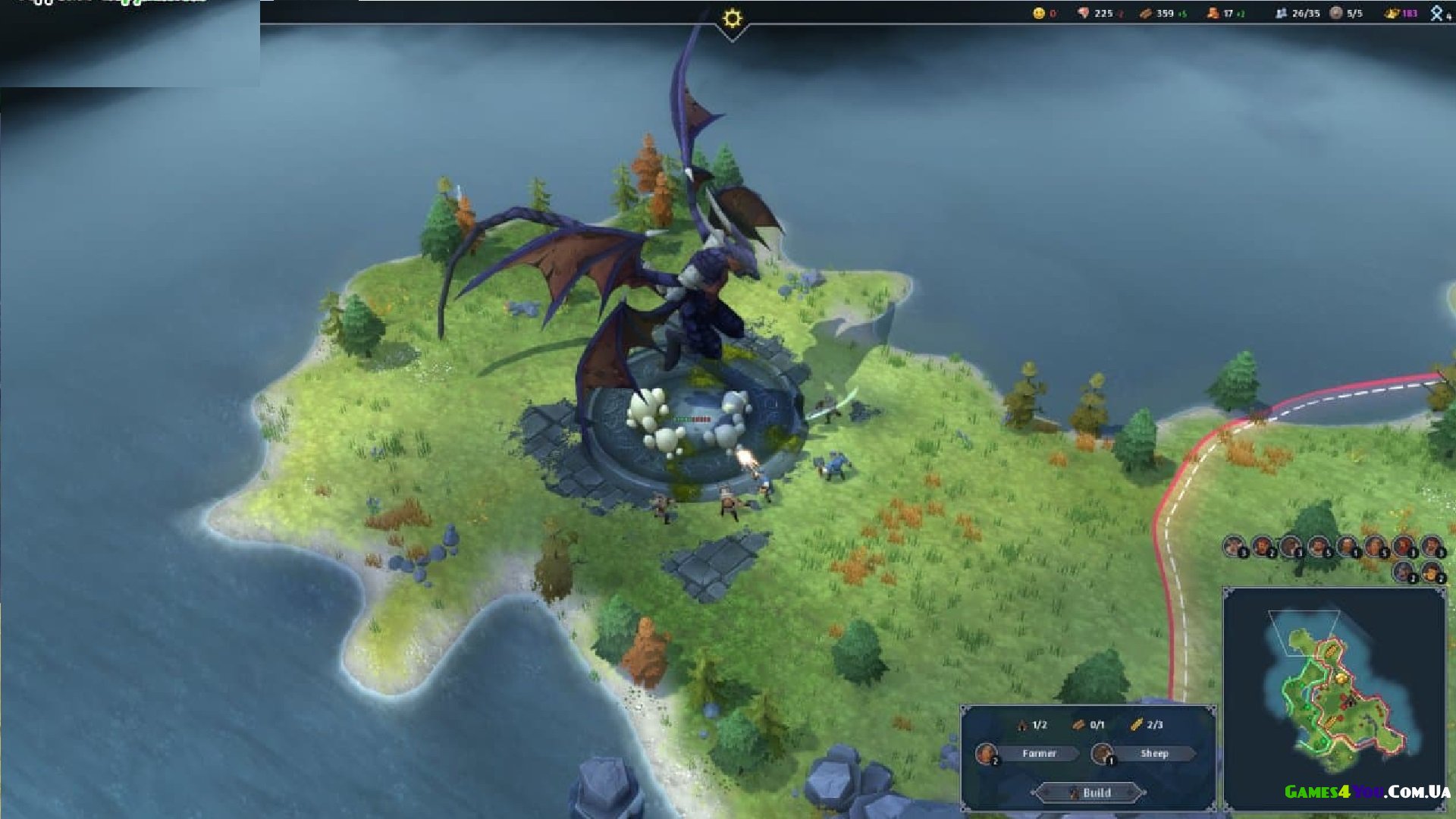Click the food meat resource icon
The width and height of the screenshot is (1456, 819).
click(x=1083, y=13)
